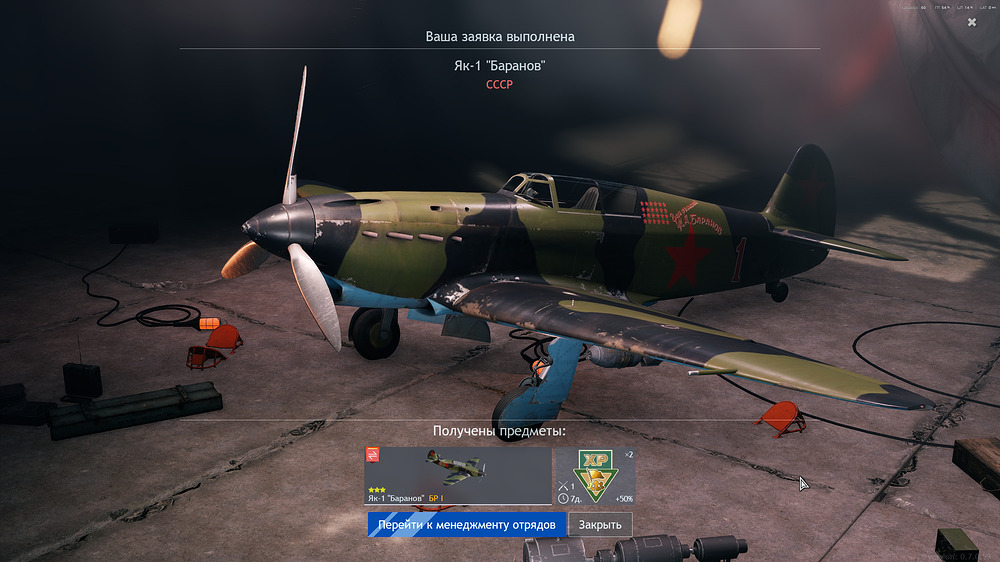
Task: Click the Закрыть button
Action: pos(600,524)
